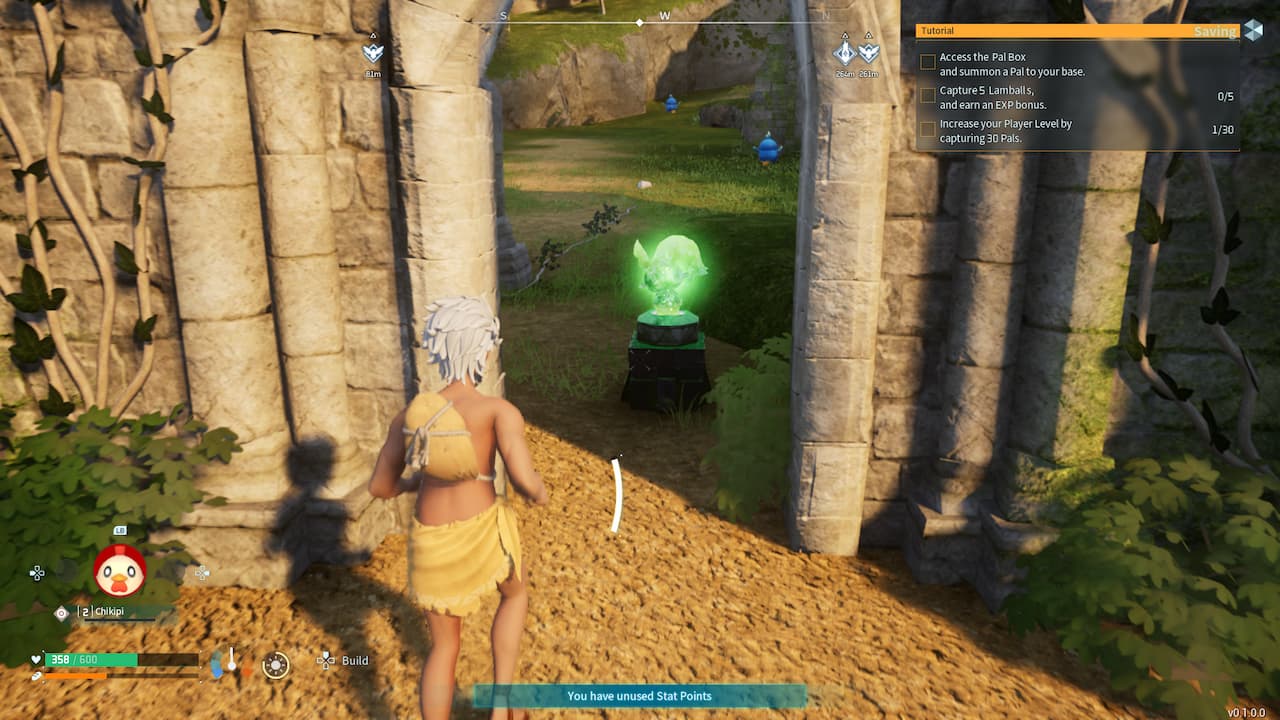Check the Access the Pal Box objective
This screenshot has width=1280, height=720.
[x=928, y=61]
